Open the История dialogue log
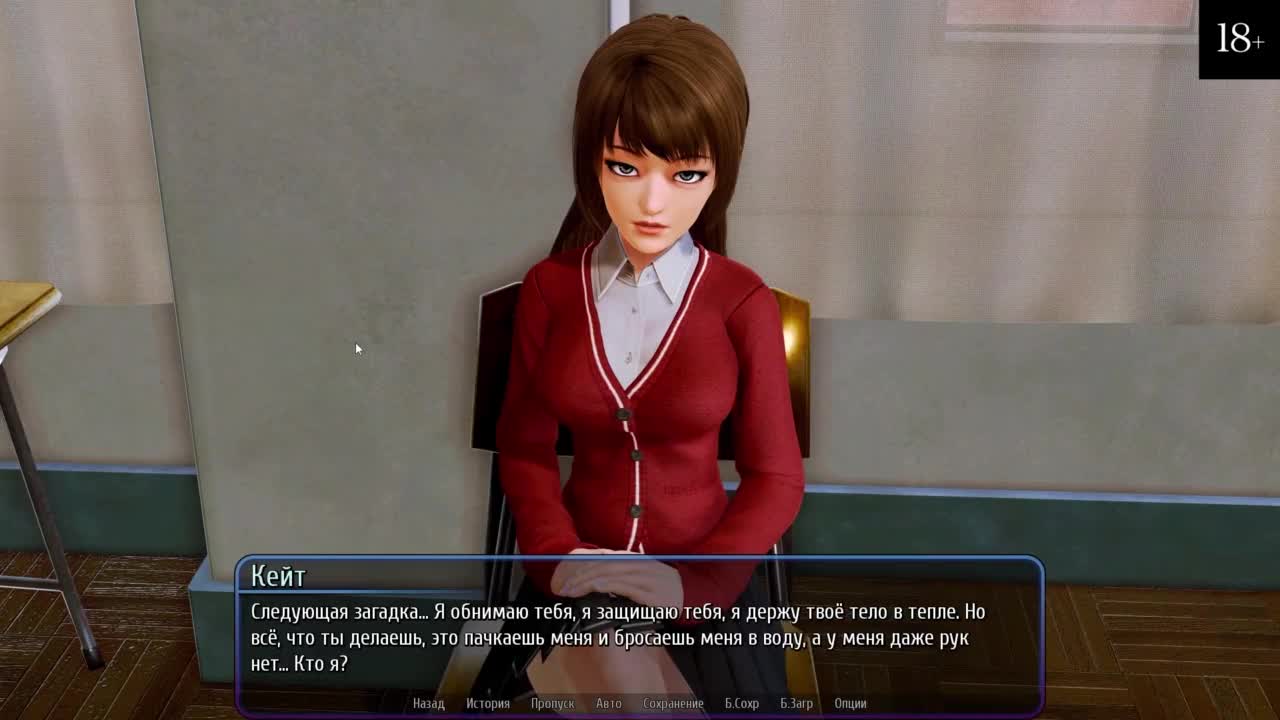Image resolution: width=1280 pixels, height=720 pixels. [488, 703]
